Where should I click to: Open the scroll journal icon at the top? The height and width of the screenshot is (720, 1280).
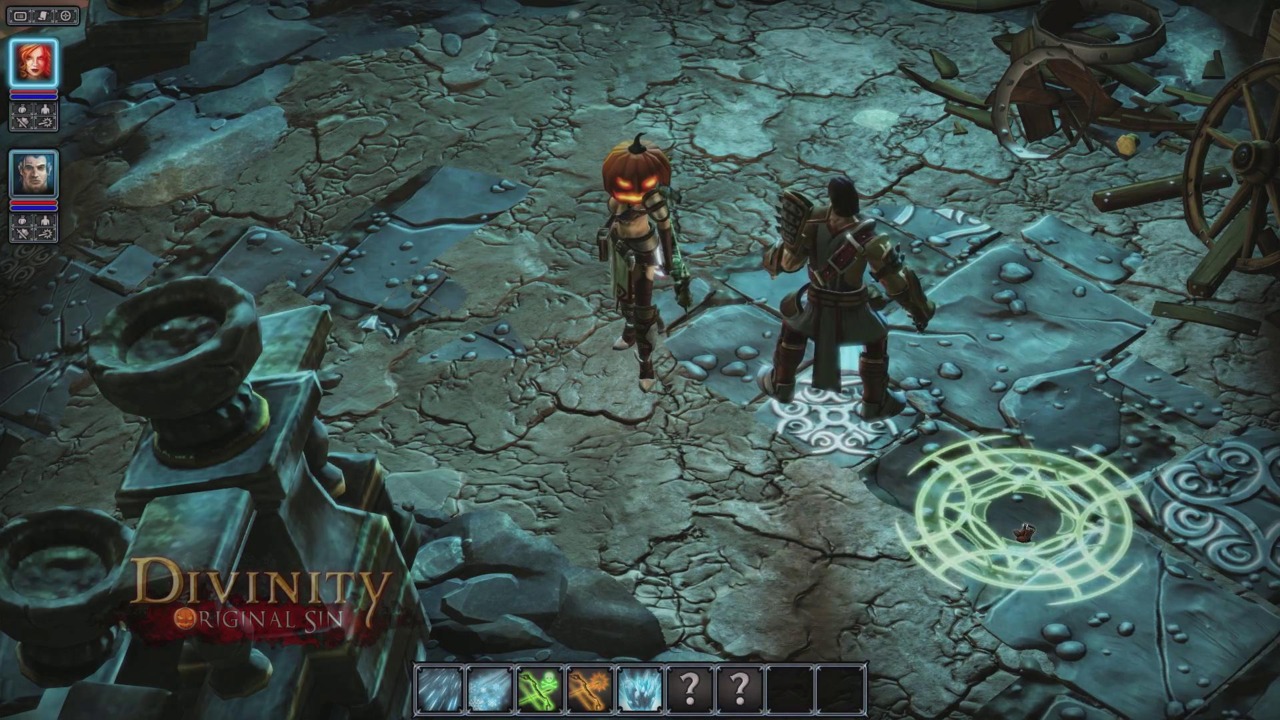pos(42,16)
